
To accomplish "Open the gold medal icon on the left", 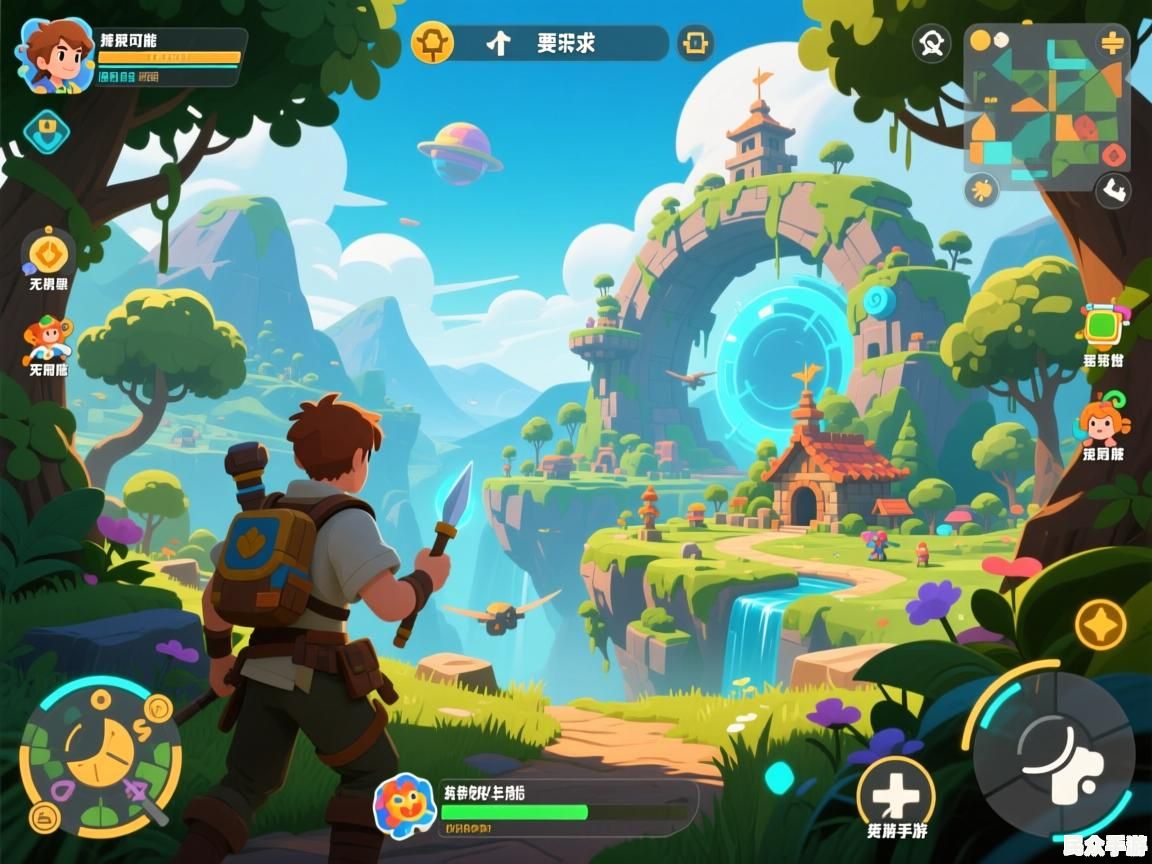I will (x=47, y=253).
